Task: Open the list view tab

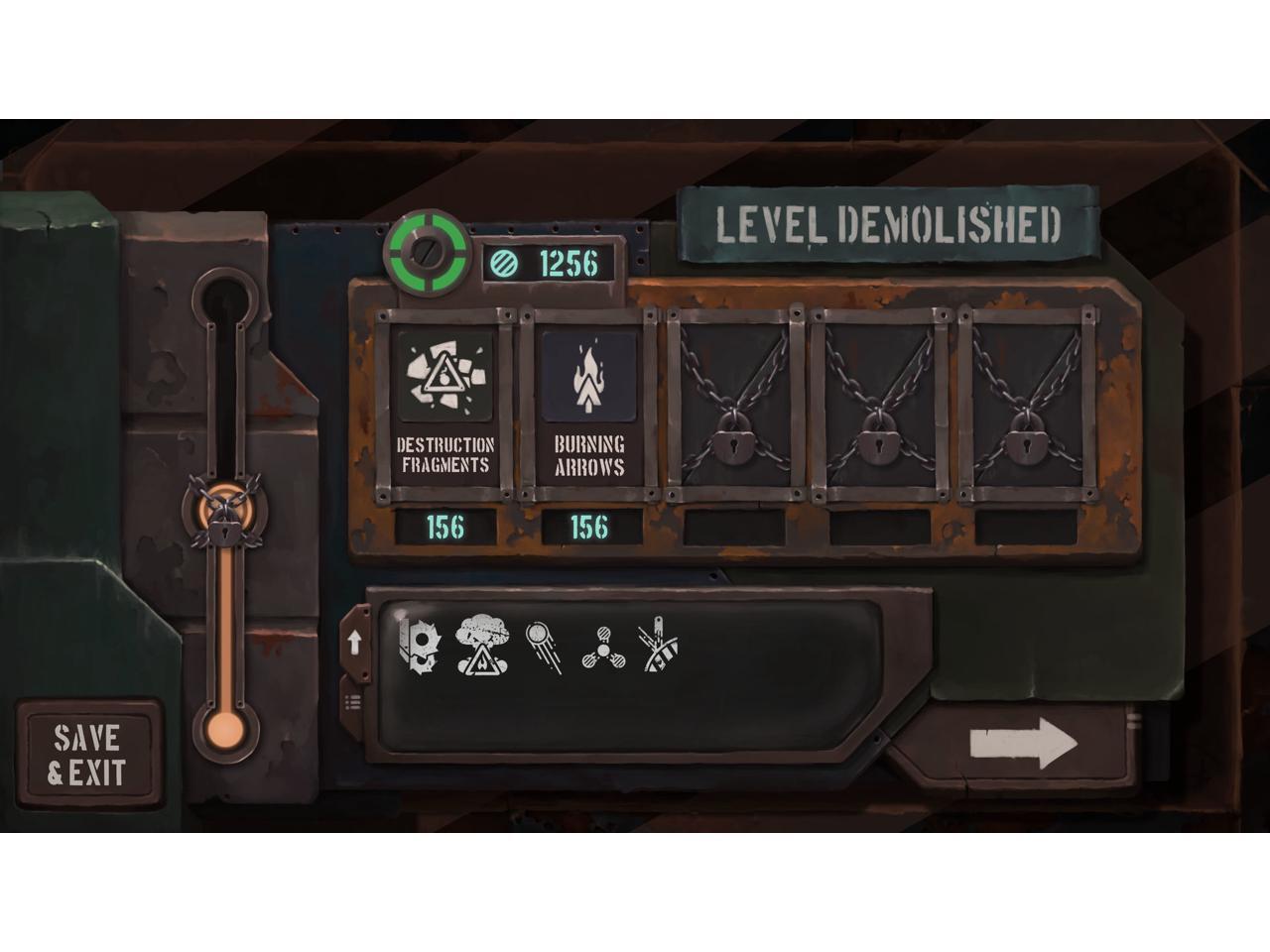Action: [x=353, y=702]
